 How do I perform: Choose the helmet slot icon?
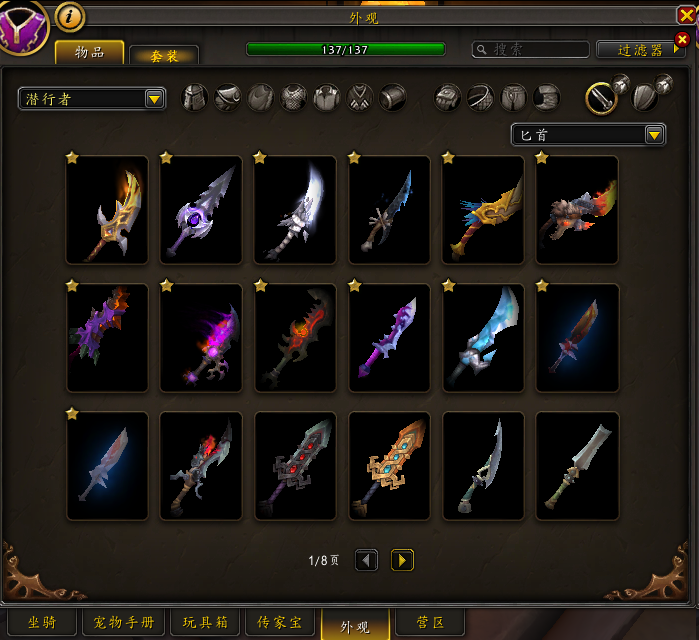[194, 97]
